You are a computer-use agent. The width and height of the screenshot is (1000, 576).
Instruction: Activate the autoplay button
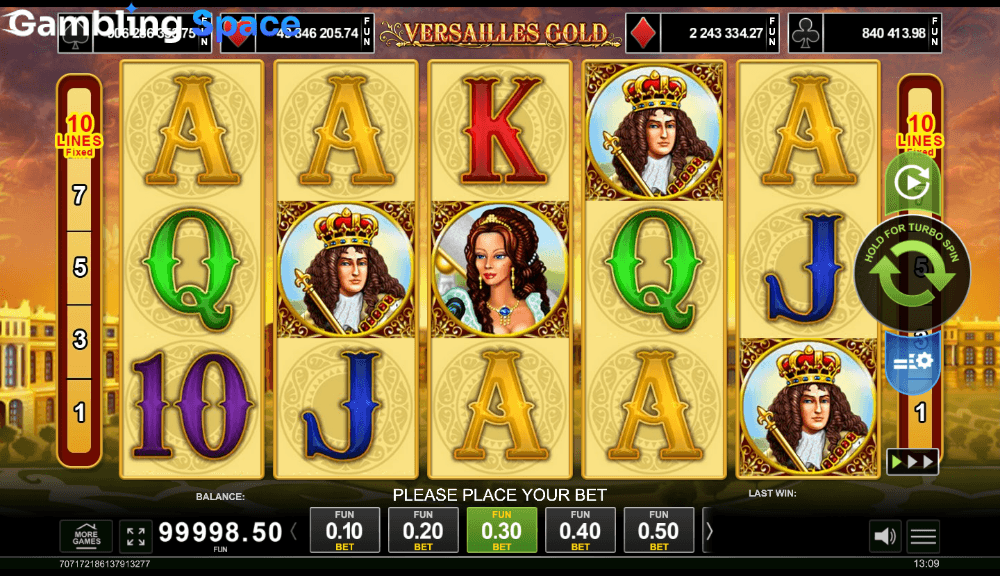(x=911, y=183)
